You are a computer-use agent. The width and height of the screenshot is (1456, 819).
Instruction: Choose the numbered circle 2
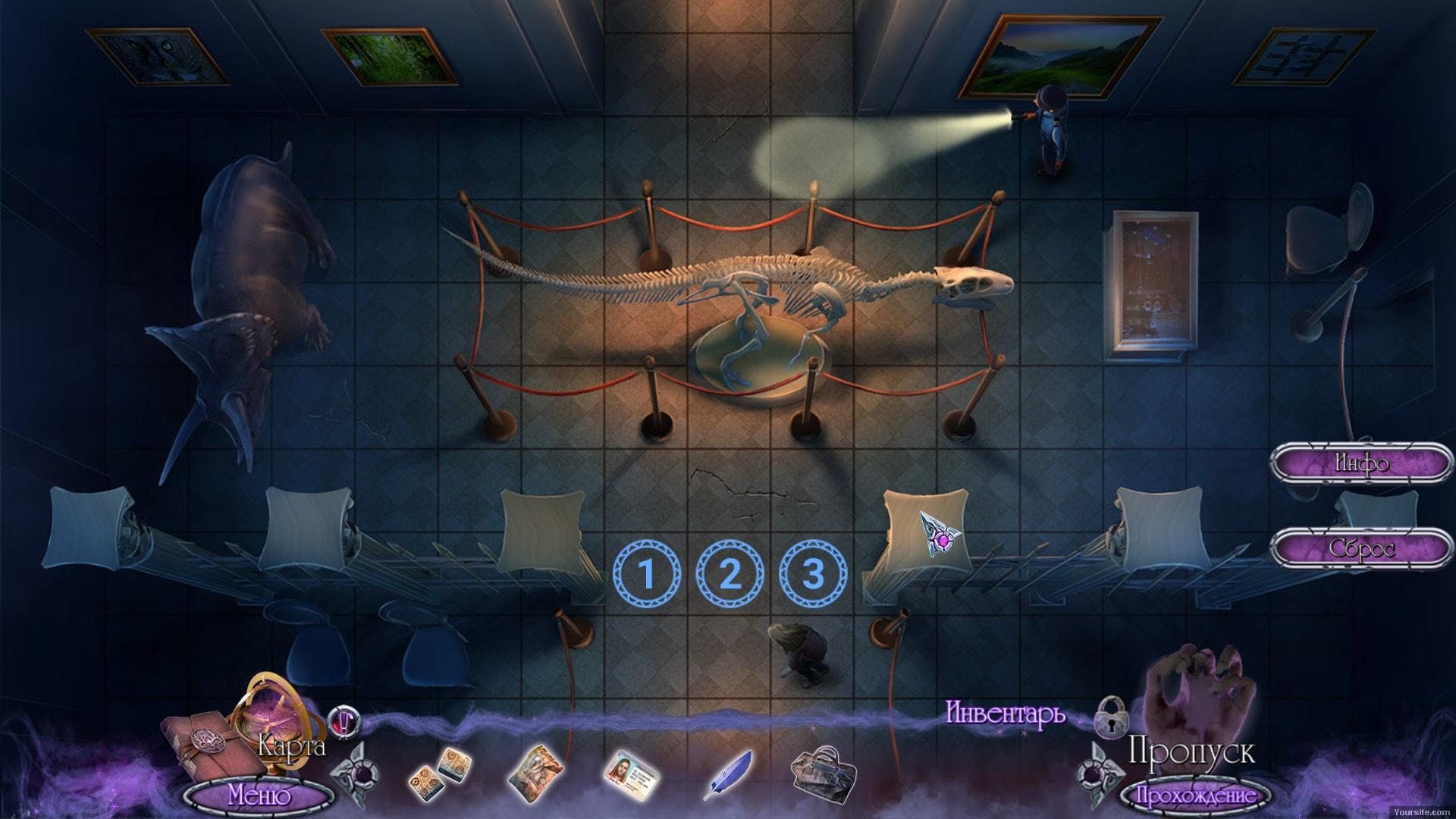pos(730,574)
